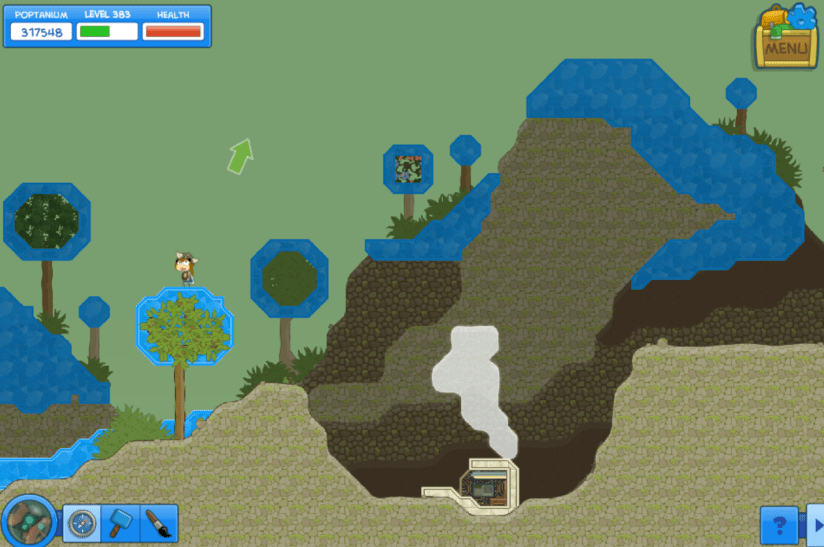Image resolution: width=824 pixels, height=547 pixels.
Task: Pick the paintbrush tool
Action: coord(158,522)
